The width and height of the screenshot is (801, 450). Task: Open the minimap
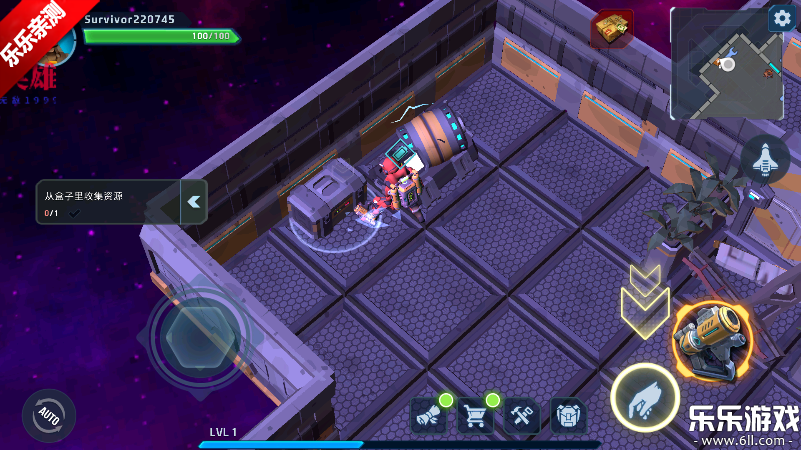pyautogui.click(x=726, y=65)
